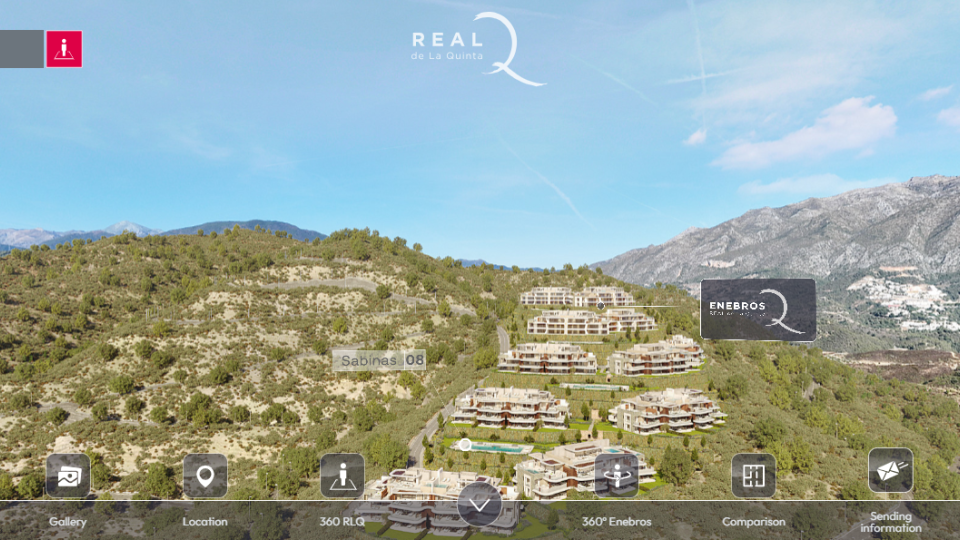
Task: Choose Sending information envelope icon
Action: (x=890, y=470)
